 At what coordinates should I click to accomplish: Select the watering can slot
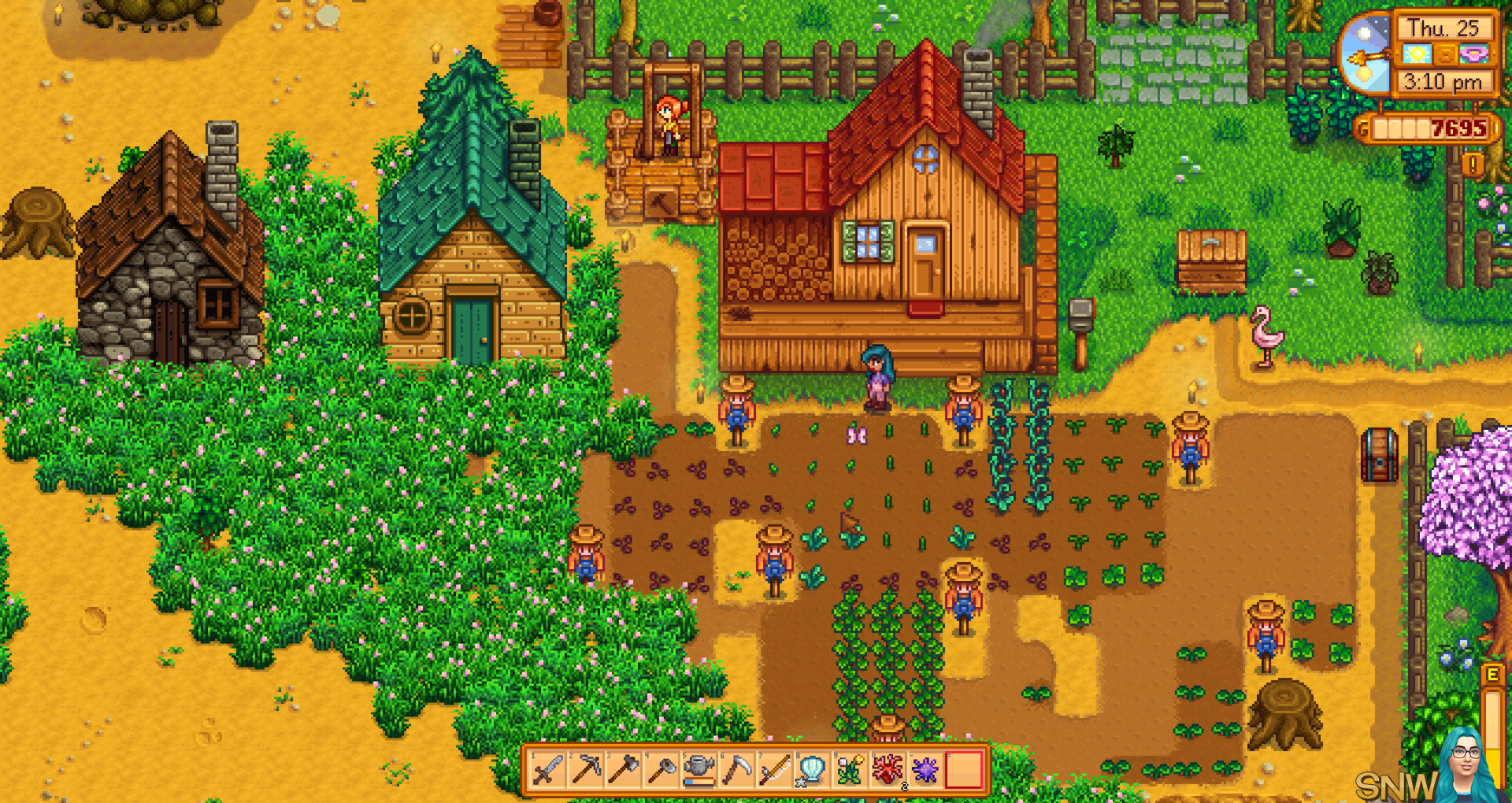(699, 769)
